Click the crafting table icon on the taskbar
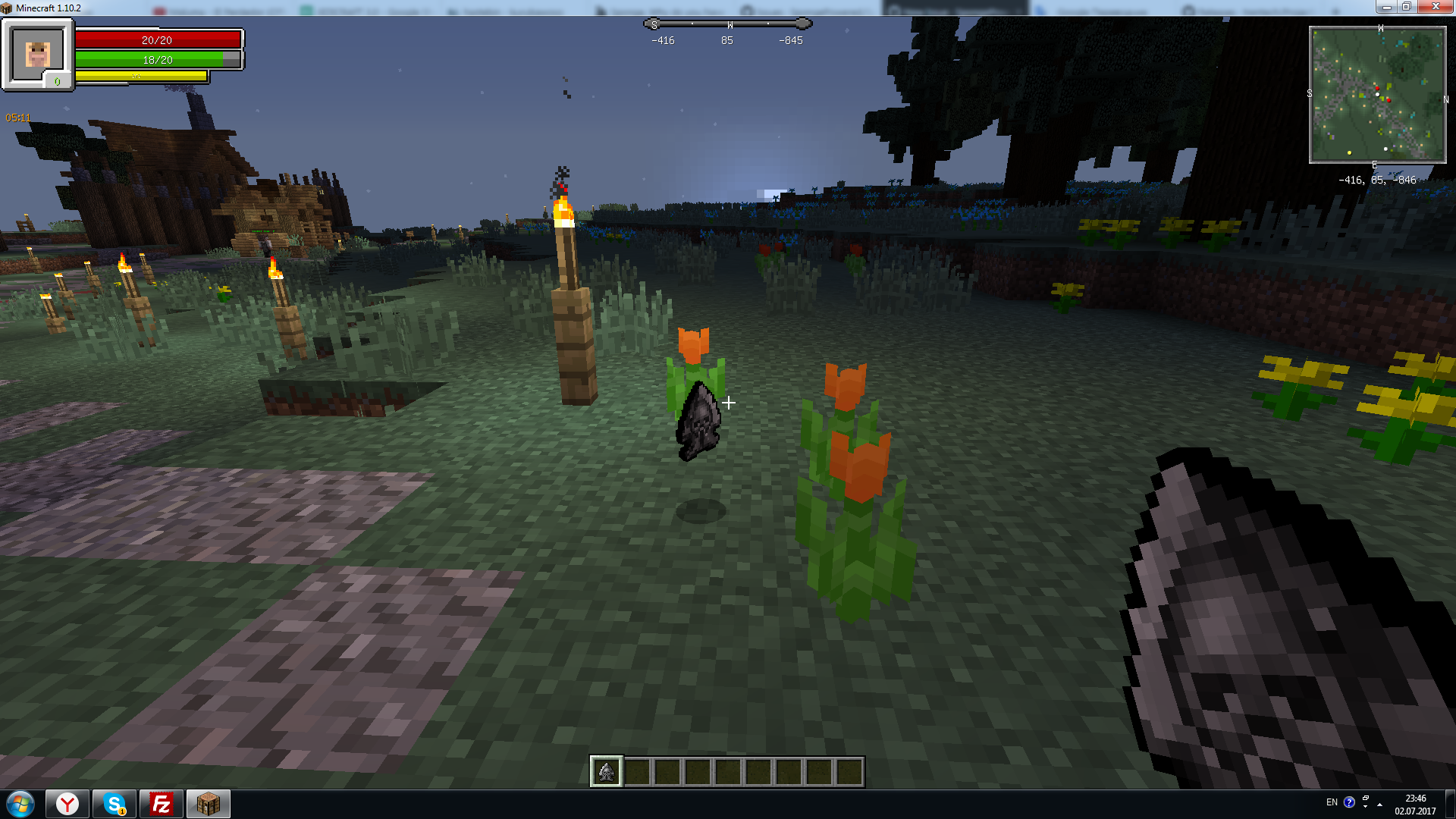Screen dimensions: 1456x819 208,803
